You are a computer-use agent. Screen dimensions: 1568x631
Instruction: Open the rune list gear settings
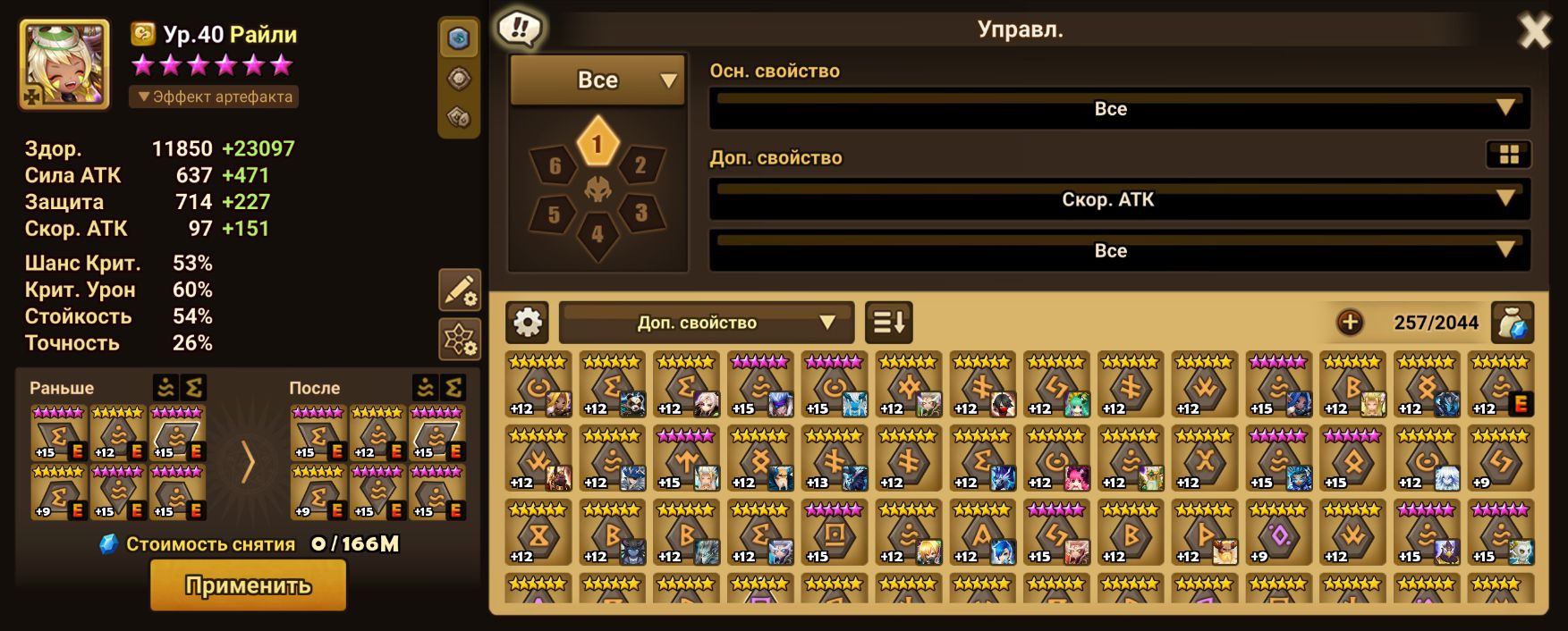tap(527, 322)
